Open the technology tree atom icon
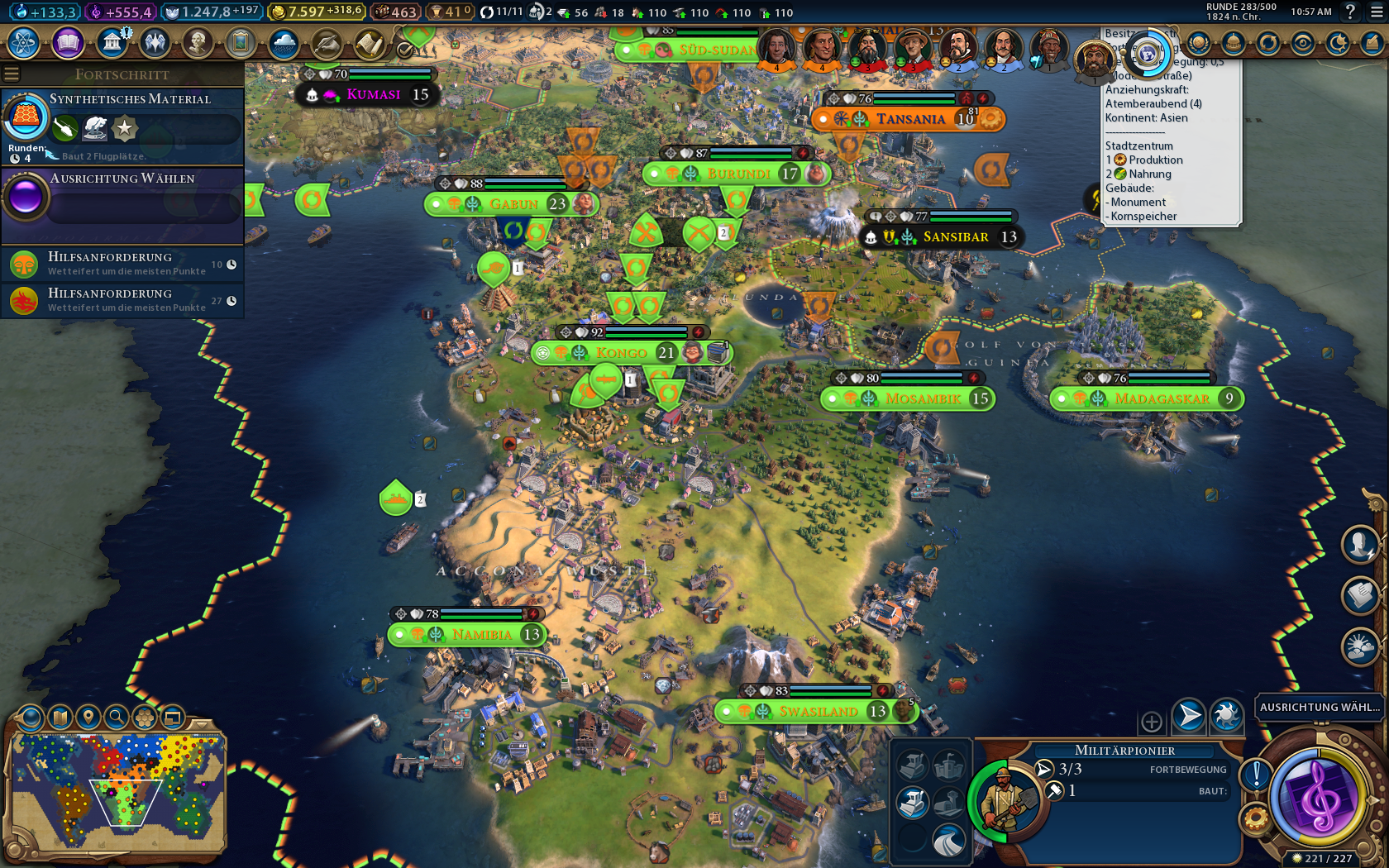1389x868 pixels. (23, 42)
